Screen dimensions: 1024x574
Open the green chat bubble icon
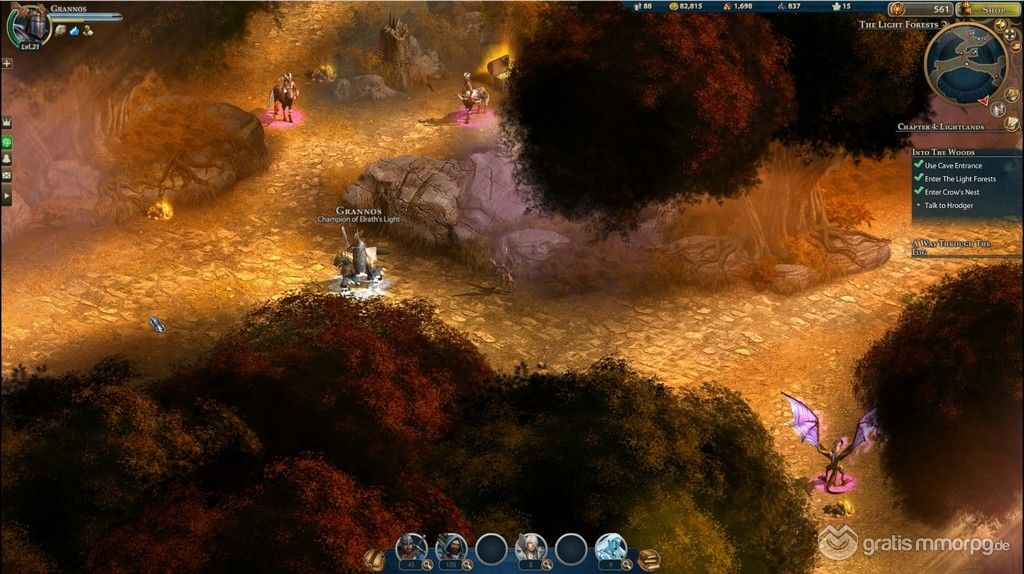point(7,141)
